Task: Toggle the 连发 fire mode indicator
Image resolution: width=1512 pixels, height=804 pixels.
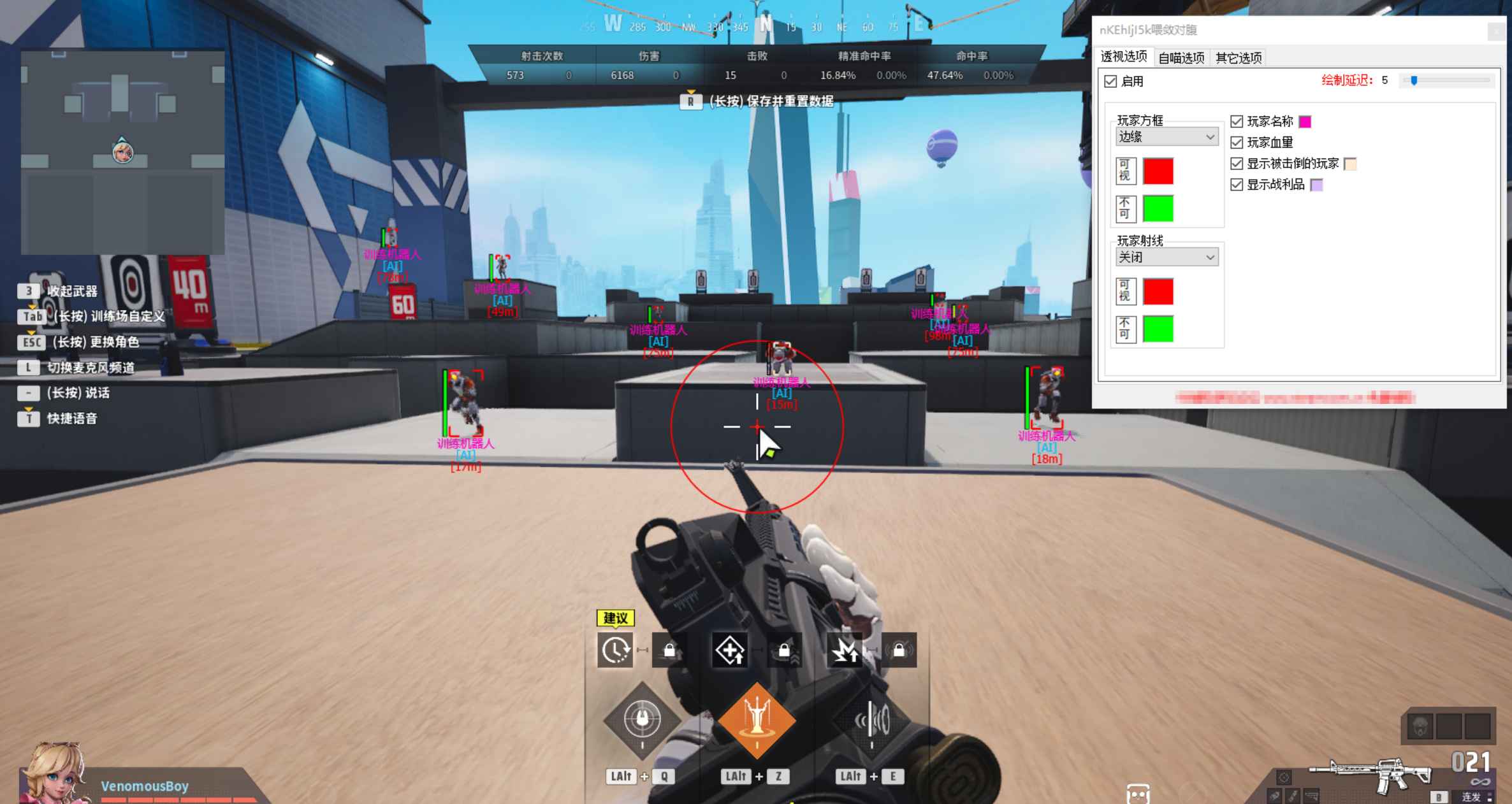Action: click(x=1471, y=796)
